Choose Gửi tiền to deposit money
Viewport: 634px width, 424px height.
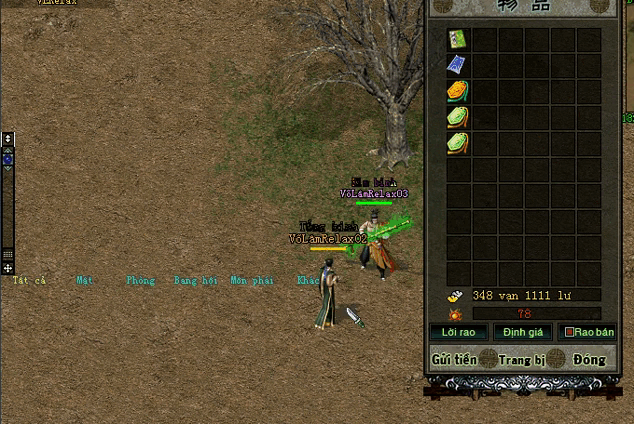point(453,360)
